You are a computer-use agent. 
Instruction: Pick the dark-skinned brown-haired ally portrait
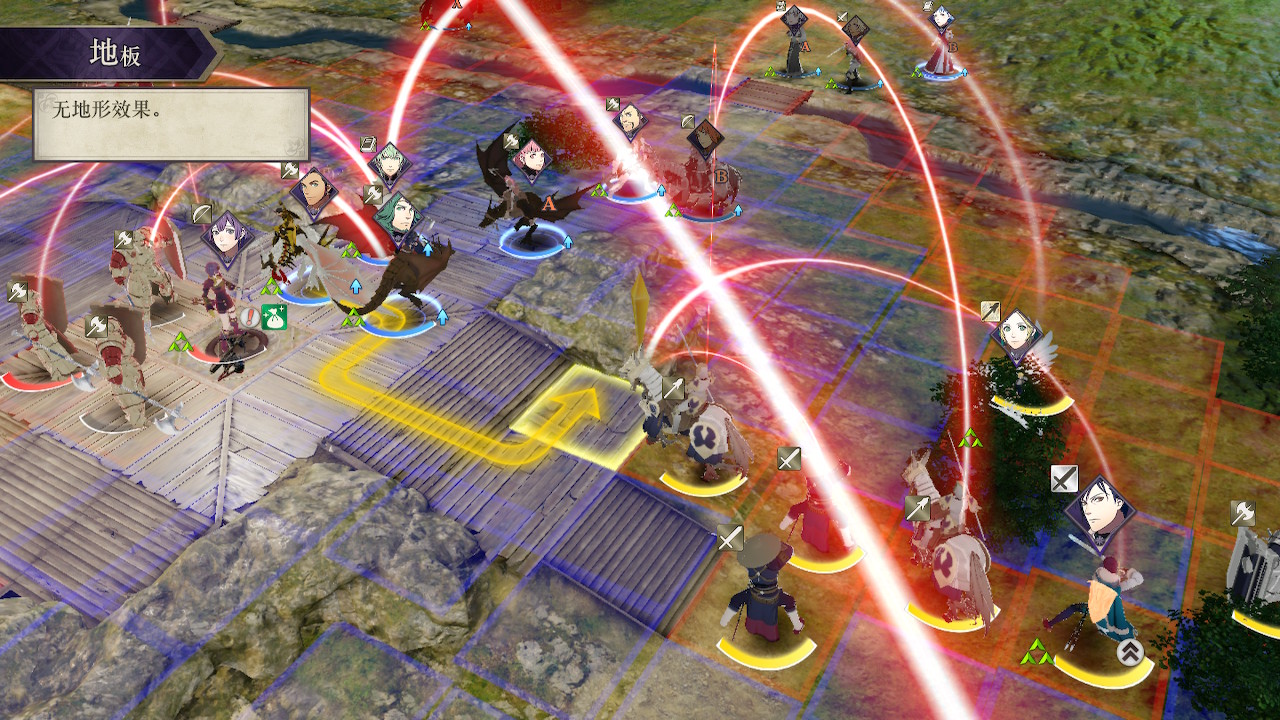coord(314,192)
